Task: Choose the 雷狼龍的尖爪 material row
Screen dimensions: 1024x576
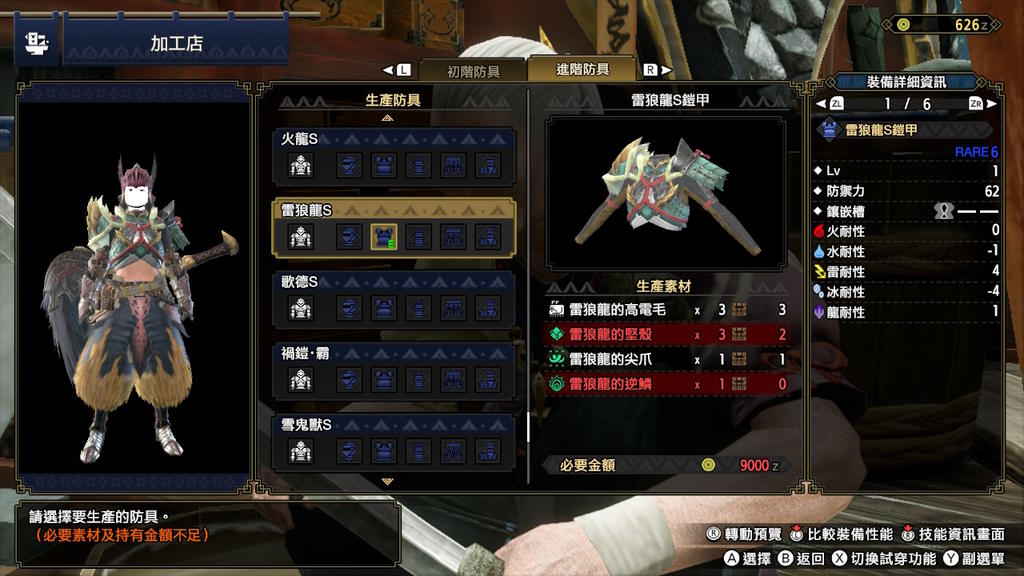Action: point(667,359)
